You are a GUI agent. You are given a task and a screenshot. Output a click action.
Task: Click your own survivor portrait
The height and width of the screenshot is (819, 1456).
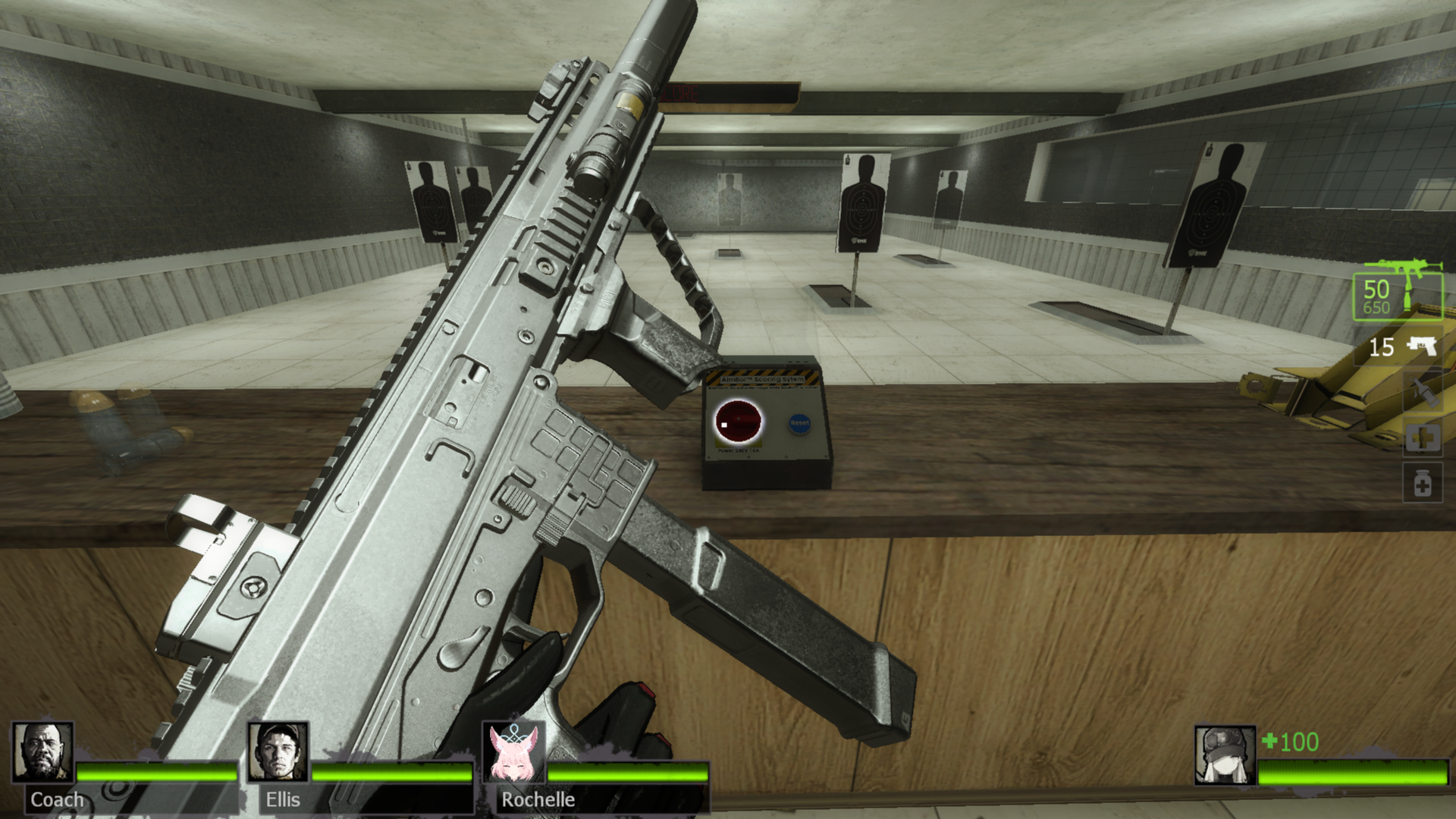click(1225, 755)
